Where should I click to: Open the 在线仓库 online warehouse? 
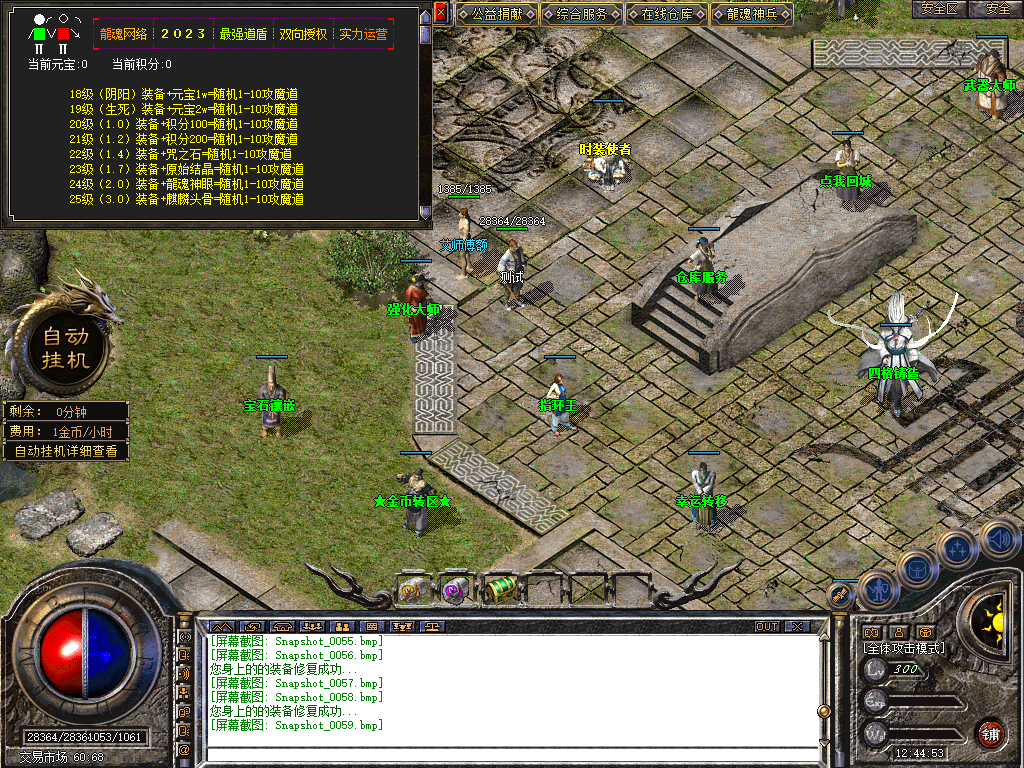point(667,14)
